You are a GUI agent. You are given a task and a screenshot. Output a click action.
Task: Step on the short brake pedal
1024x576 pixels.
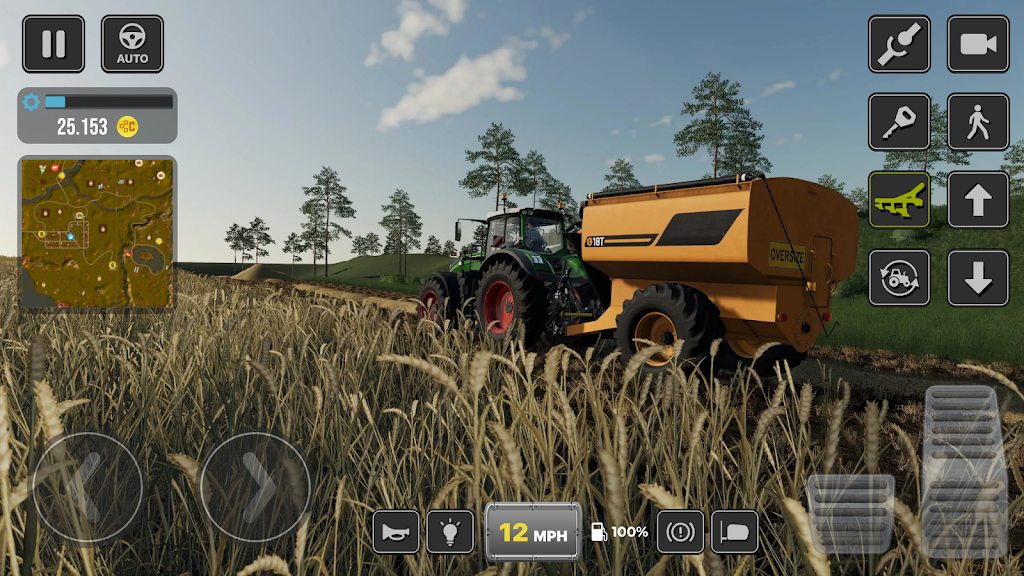coord(850,514)
